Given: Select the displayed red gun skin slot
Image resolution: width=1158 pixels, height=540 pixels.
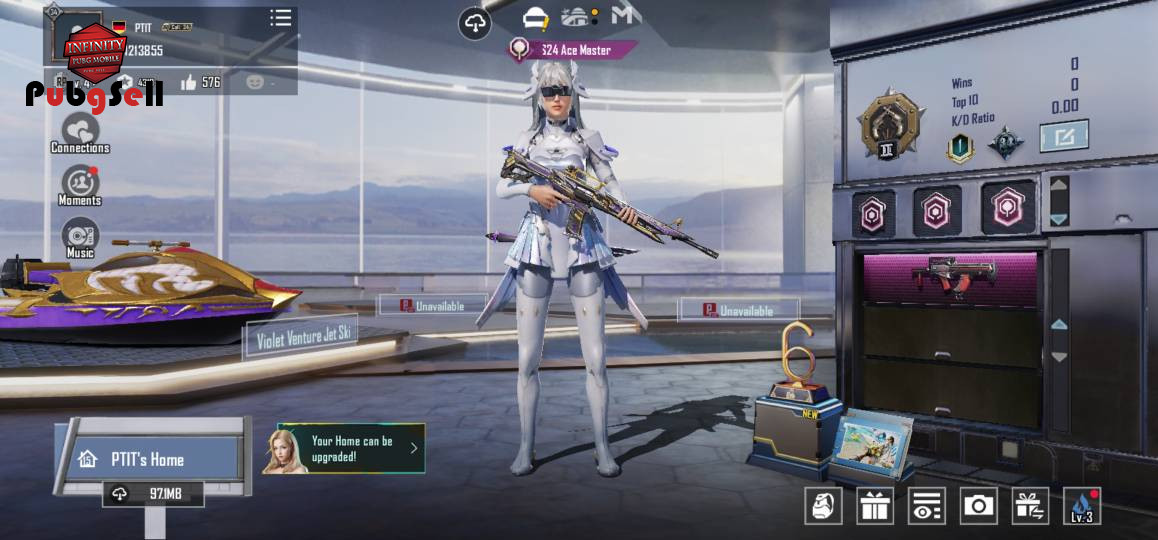Looking at the screenshot, I should [949, 277].
